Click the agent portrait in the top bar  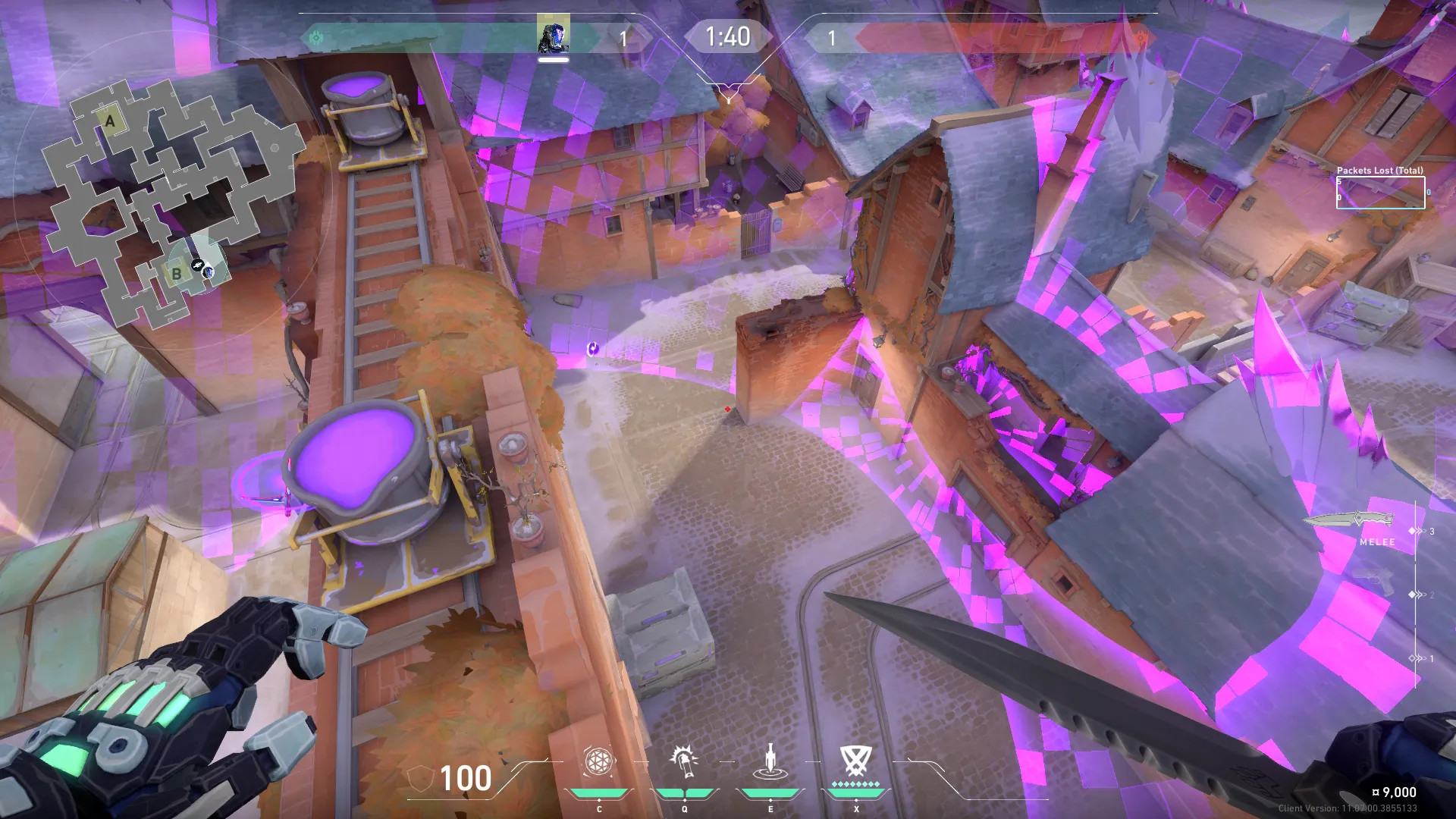(x=553, y=35)
